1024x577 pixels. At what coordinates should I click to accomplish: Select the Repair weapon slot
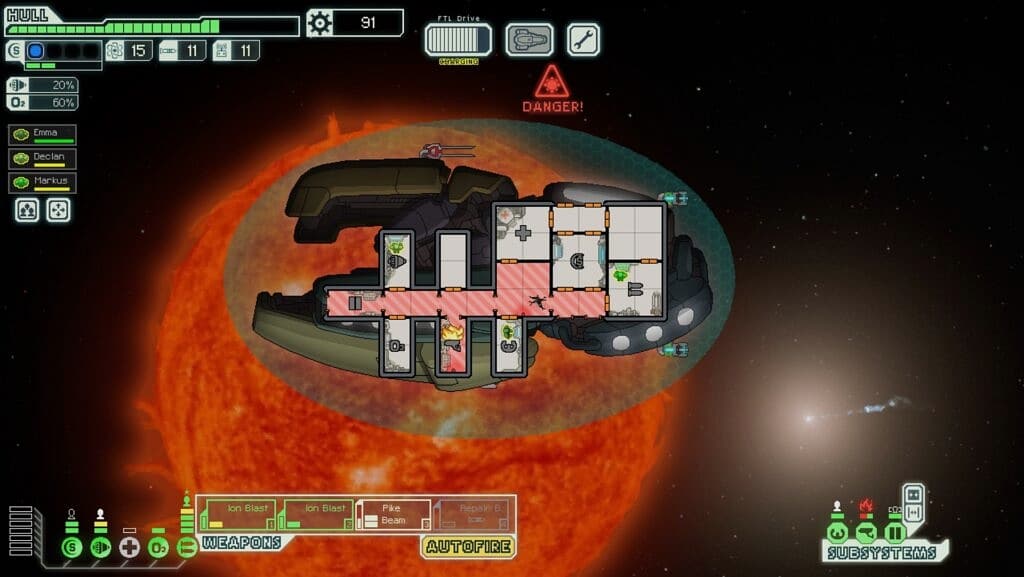click(472, 514)
